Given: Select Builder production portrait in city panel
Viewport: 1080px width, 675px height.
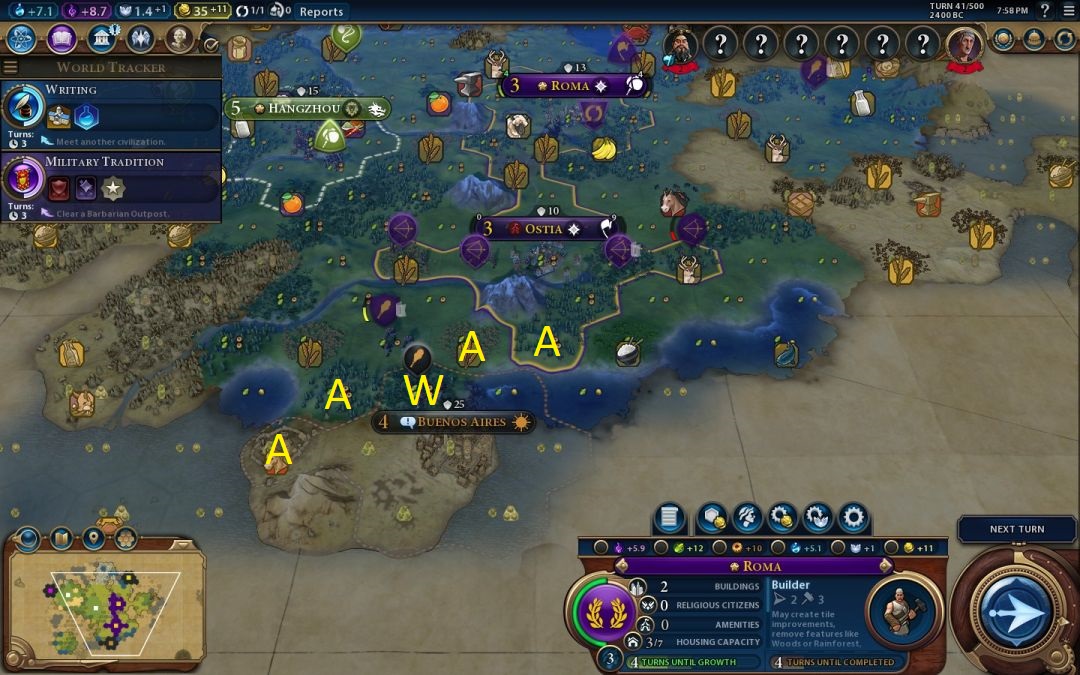Looking at the screenshot, I should [897, 609].
